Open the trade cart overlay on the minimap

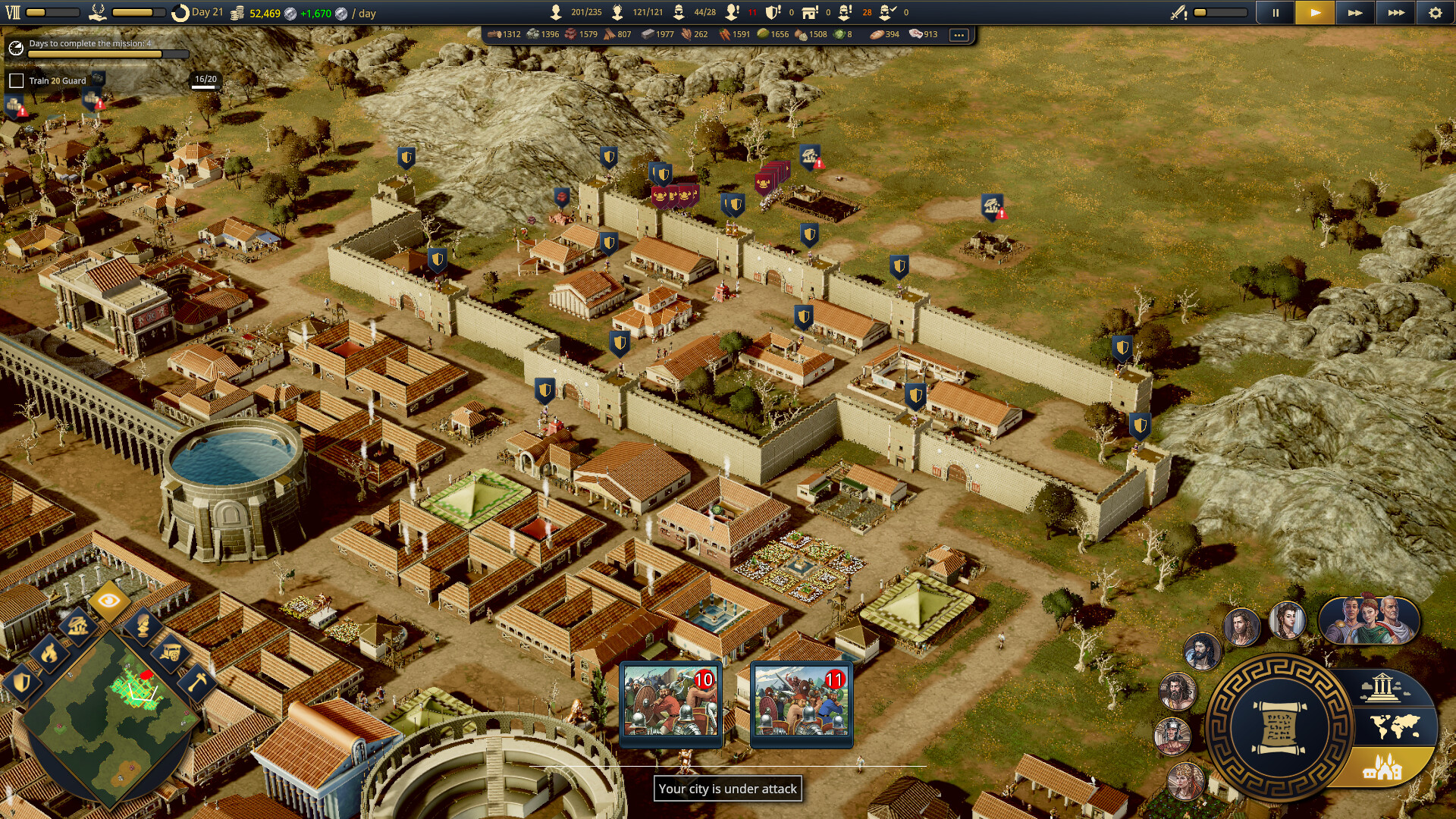tap(171, 654)
